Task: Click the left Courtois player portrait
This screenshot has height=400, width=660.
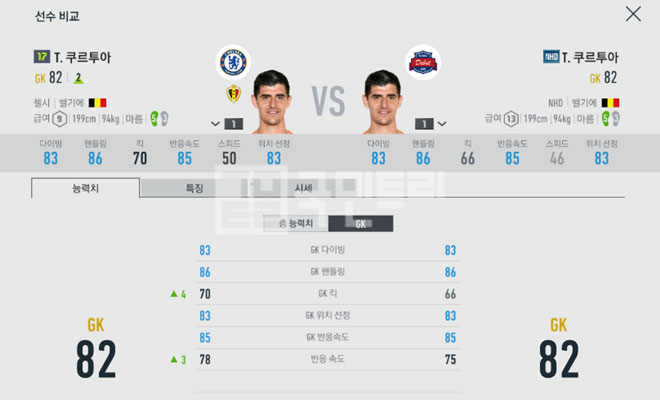Action: click(271, 101)
